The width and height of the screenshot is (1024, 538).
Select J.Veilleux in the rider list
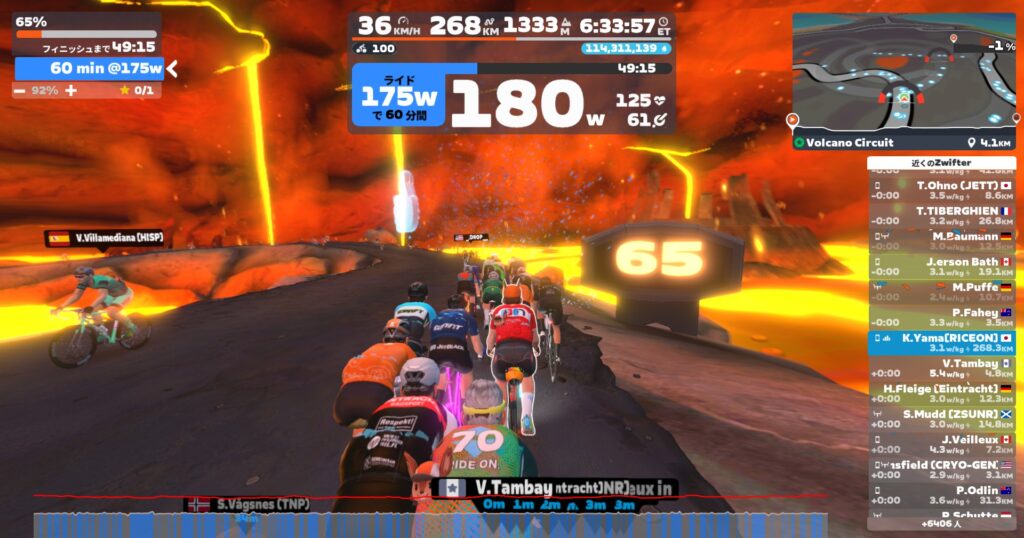[941, 444]
